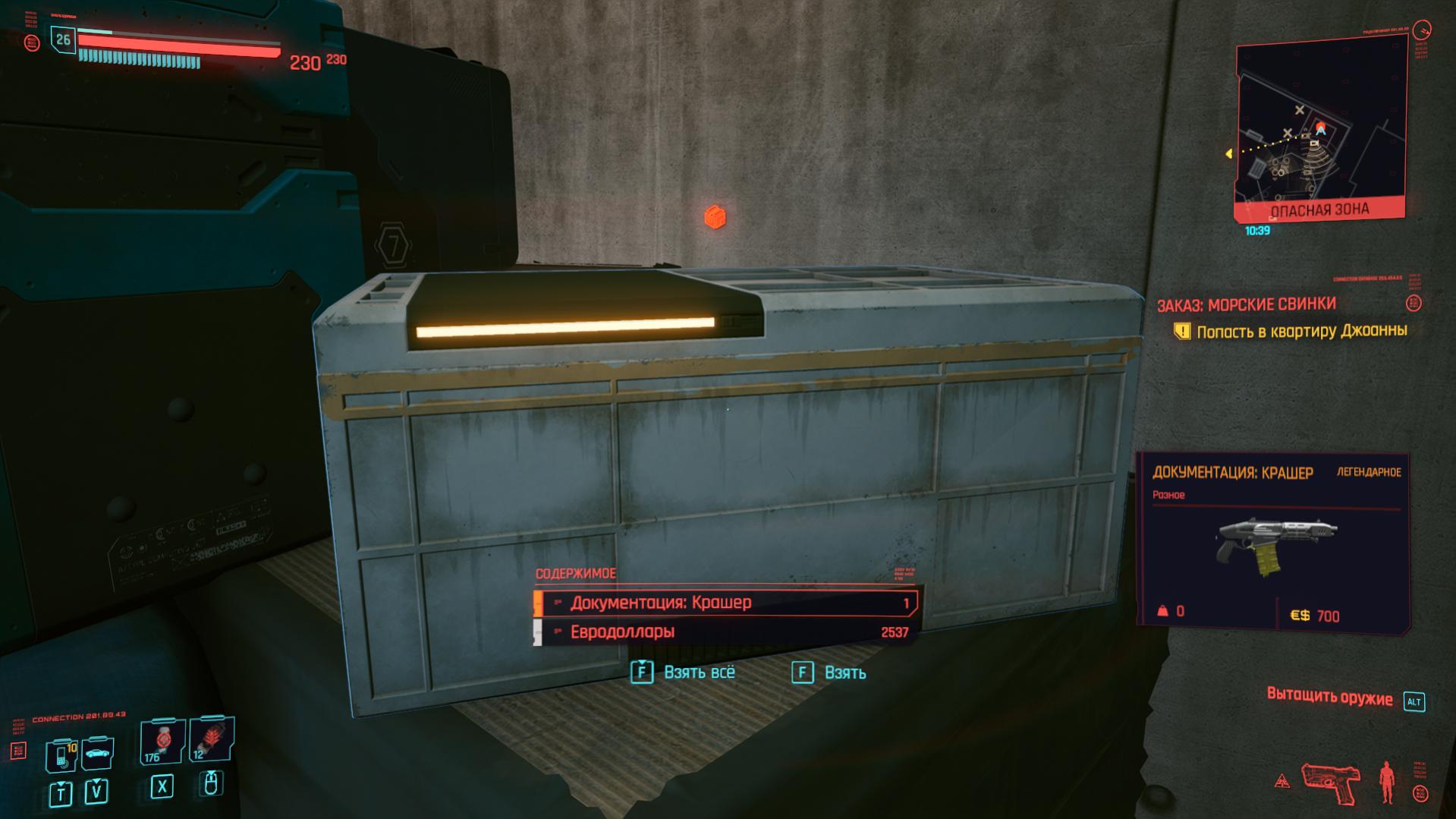Click the Опасная зона label under minimap
Viewport: 1456px width, 819px height.
[1319, 210]
